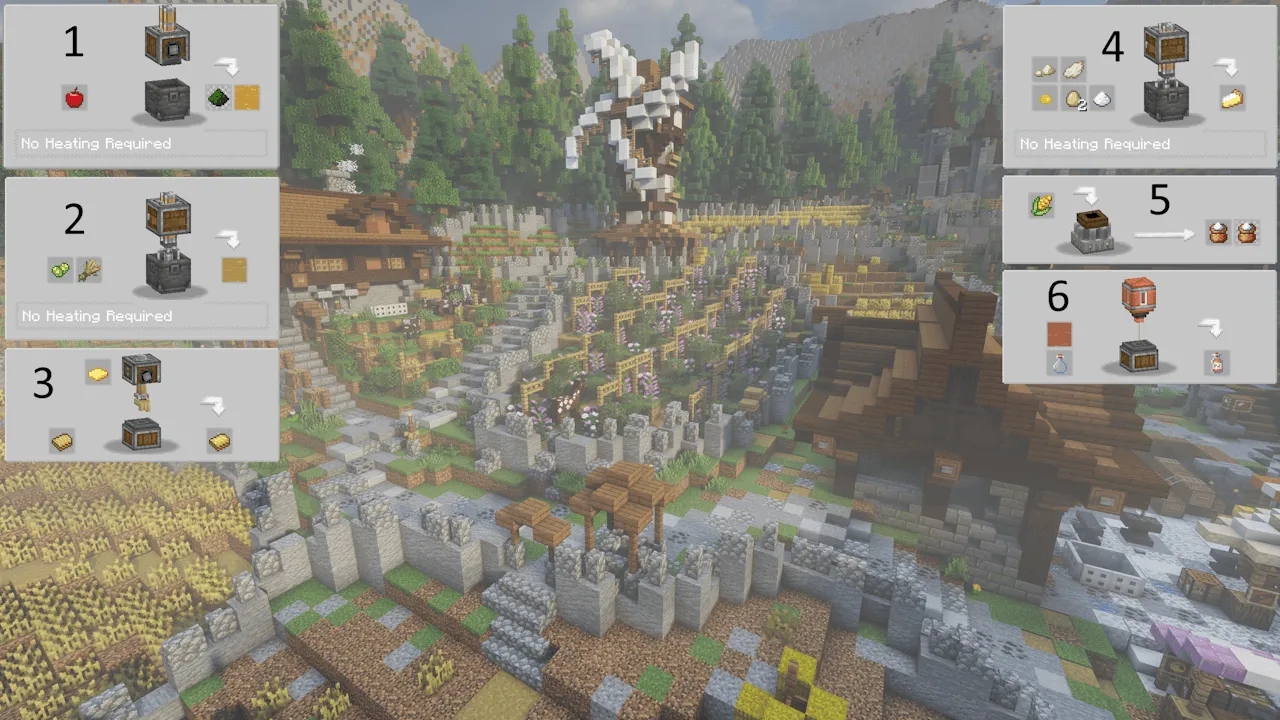The width and height of the screenshot is (1280, 720).
Task: Click the green dye output of recipe 1
Action: point(218,98)
